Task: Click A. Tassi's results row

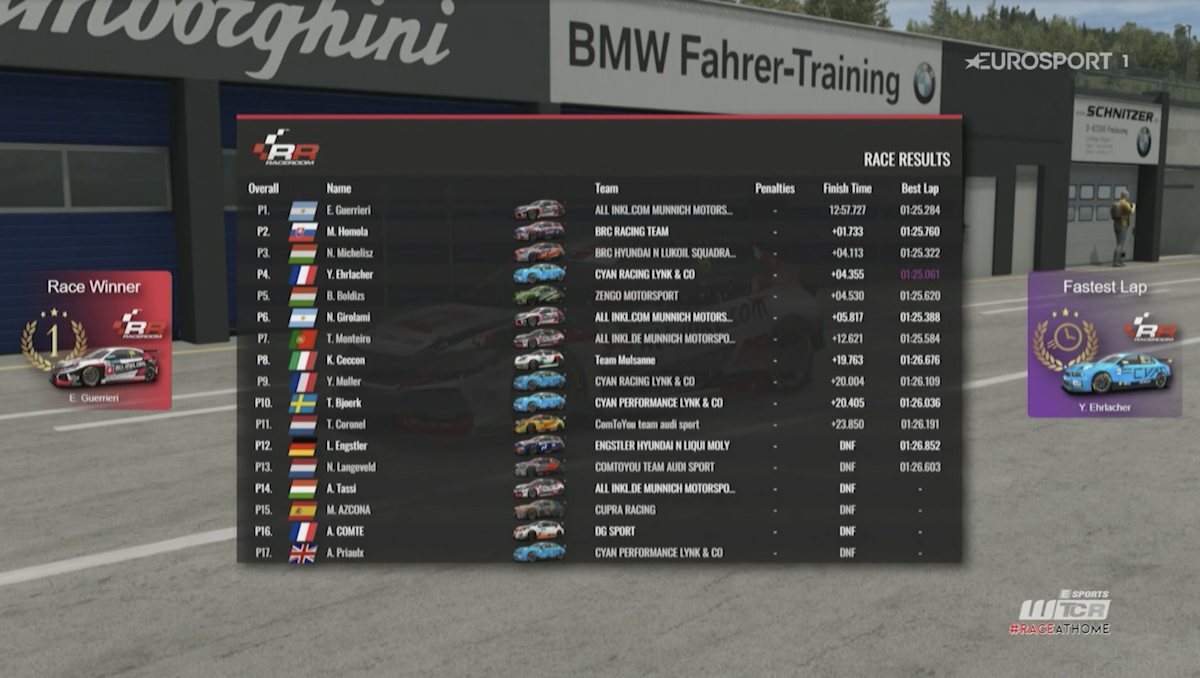Action: pyautogui.click(x=599, y=488)
